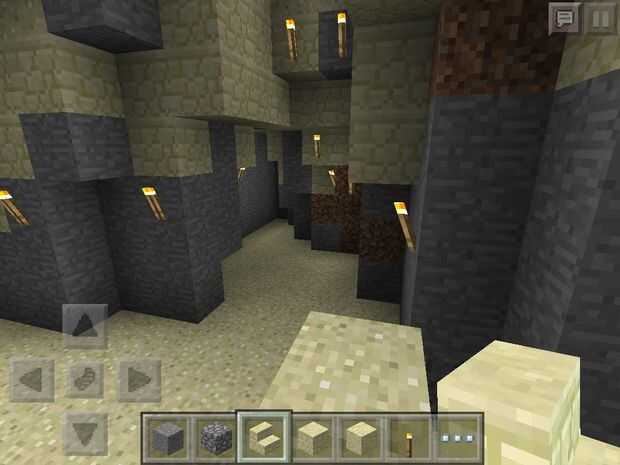Open the chat using the speech bubble button
Viewport: 620px width, 465px height.
click(566, 19)
